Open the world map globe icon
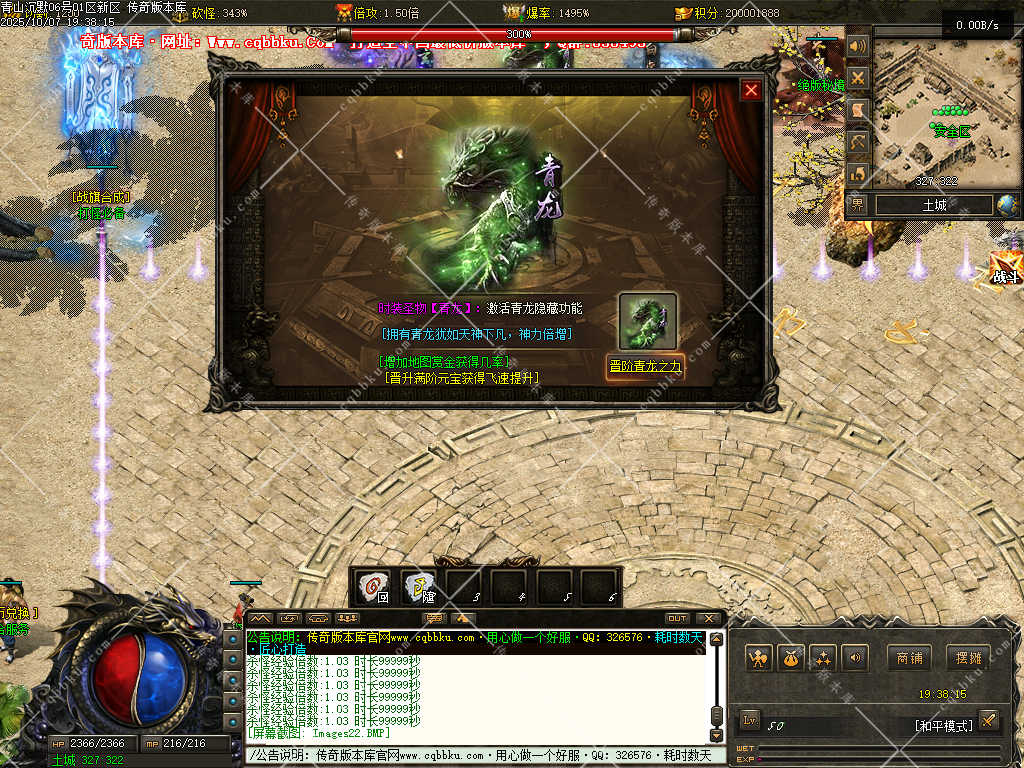 click(x=1007, y=205)
